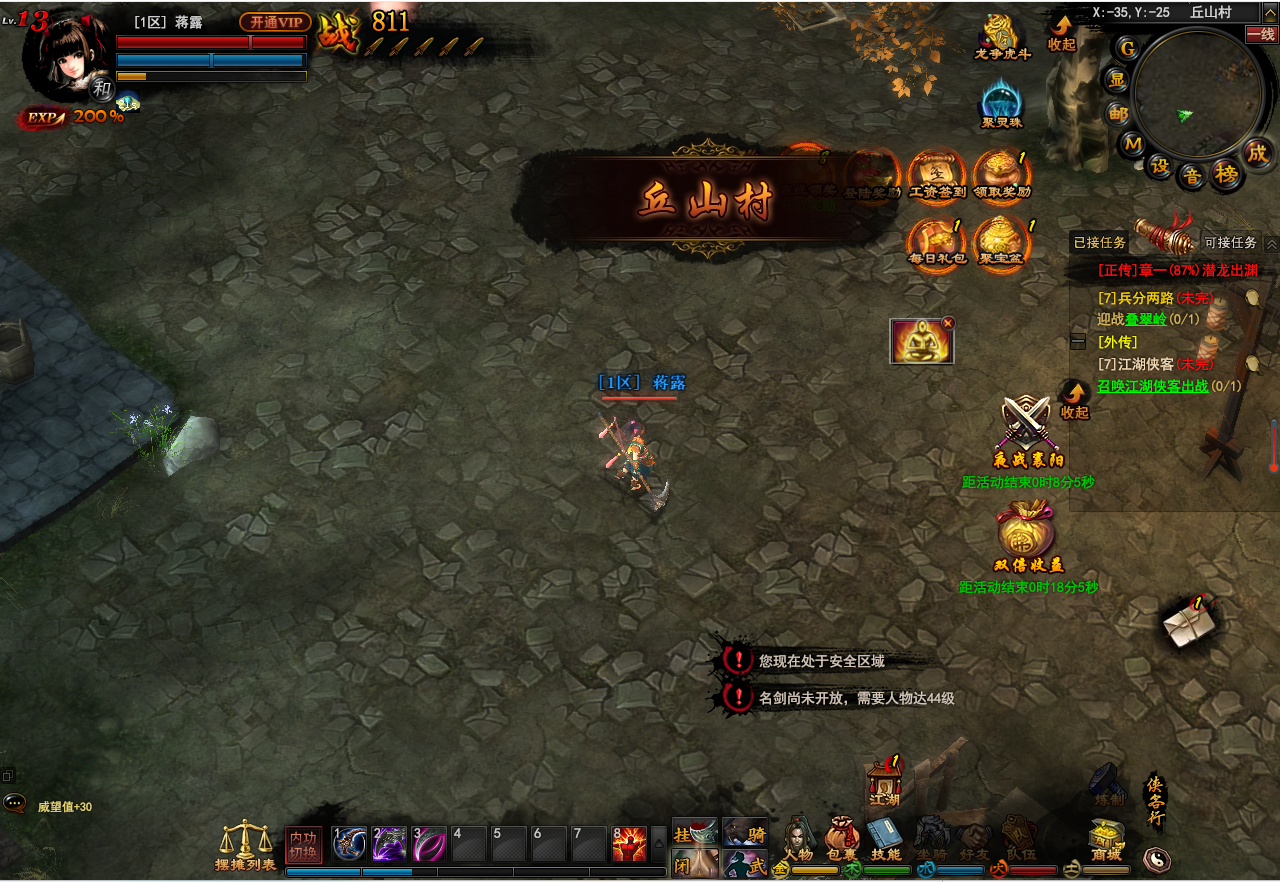
Task: Close the golden Buddha icon popup
Action: (948, 323)
